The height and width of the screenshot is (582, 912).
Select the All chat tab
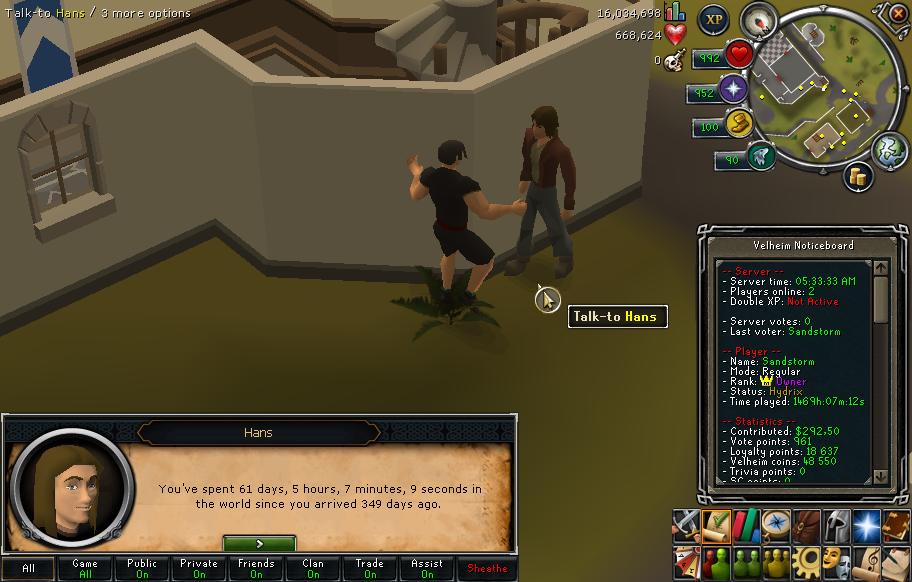29,568
